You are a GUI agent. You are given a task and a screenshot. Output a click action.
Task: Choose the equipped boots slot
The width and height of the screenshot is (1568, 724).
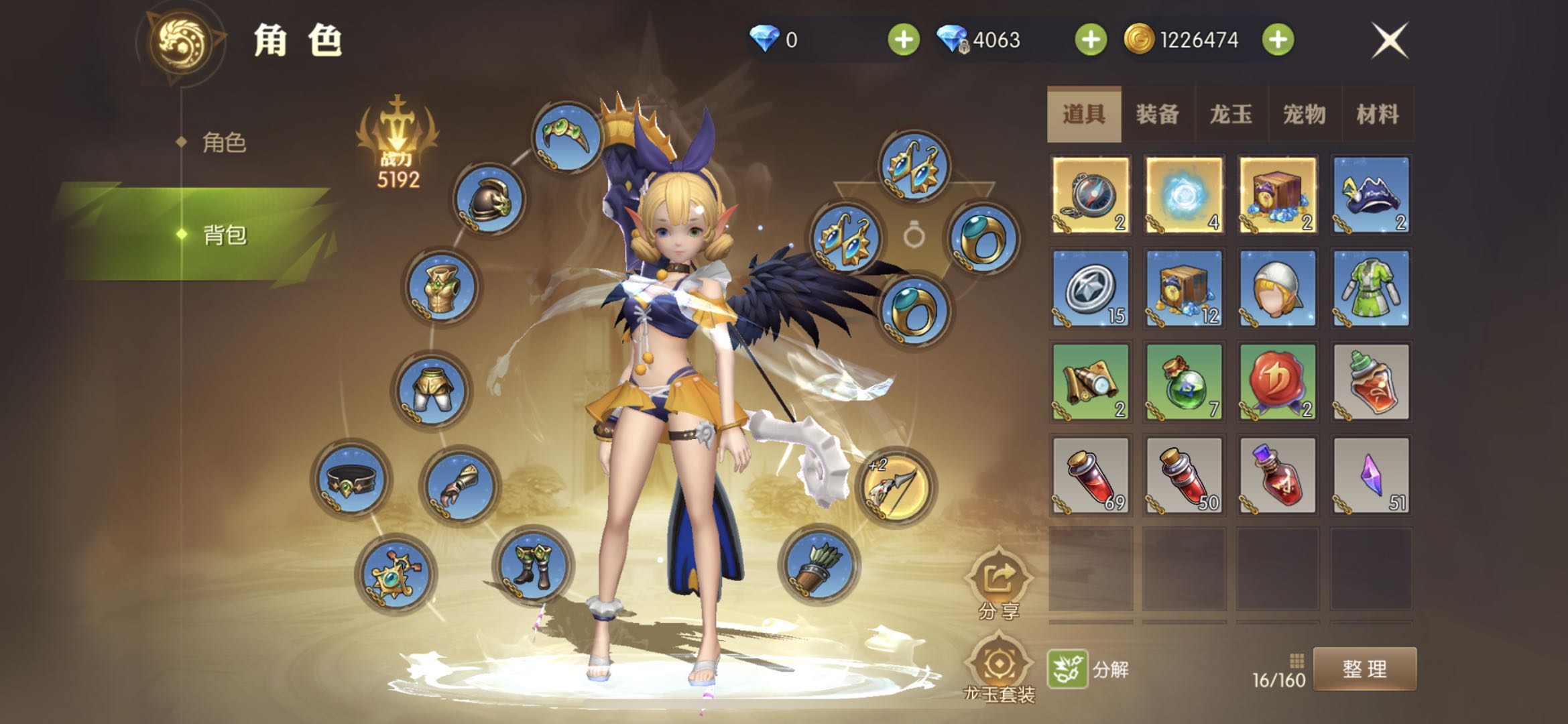click(x=532, y=564)
